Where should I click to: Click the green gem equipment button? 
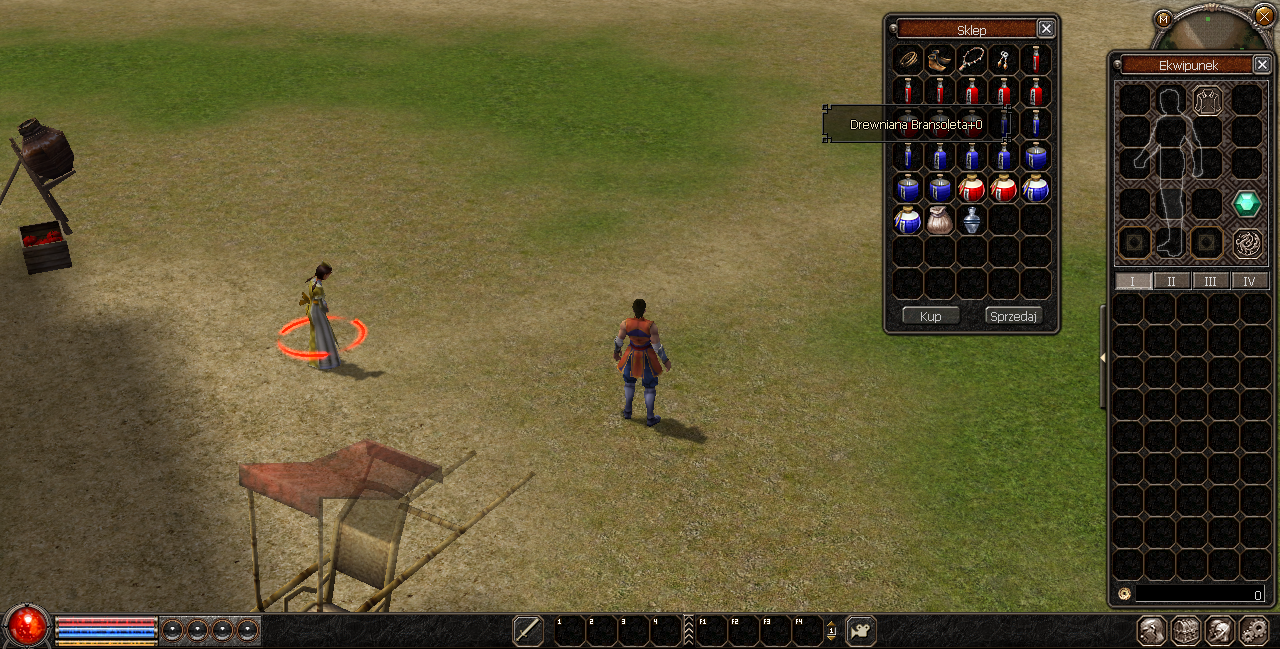[1246, 203]
